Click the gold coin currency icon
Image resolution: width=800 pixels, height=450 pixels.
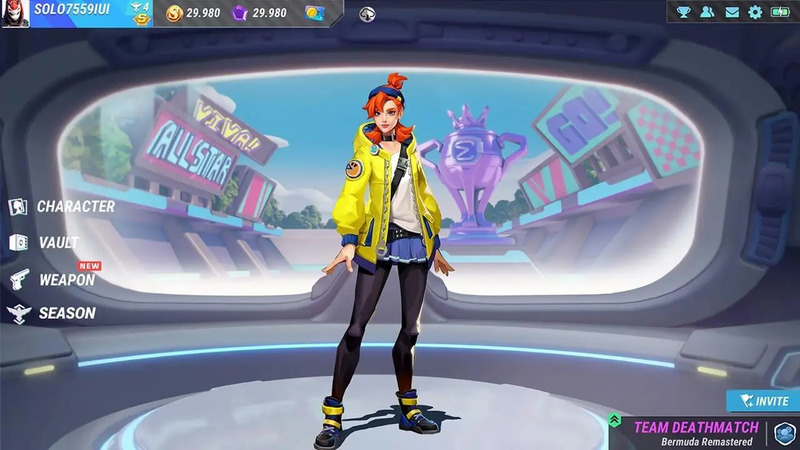click(x=173, y=13)
